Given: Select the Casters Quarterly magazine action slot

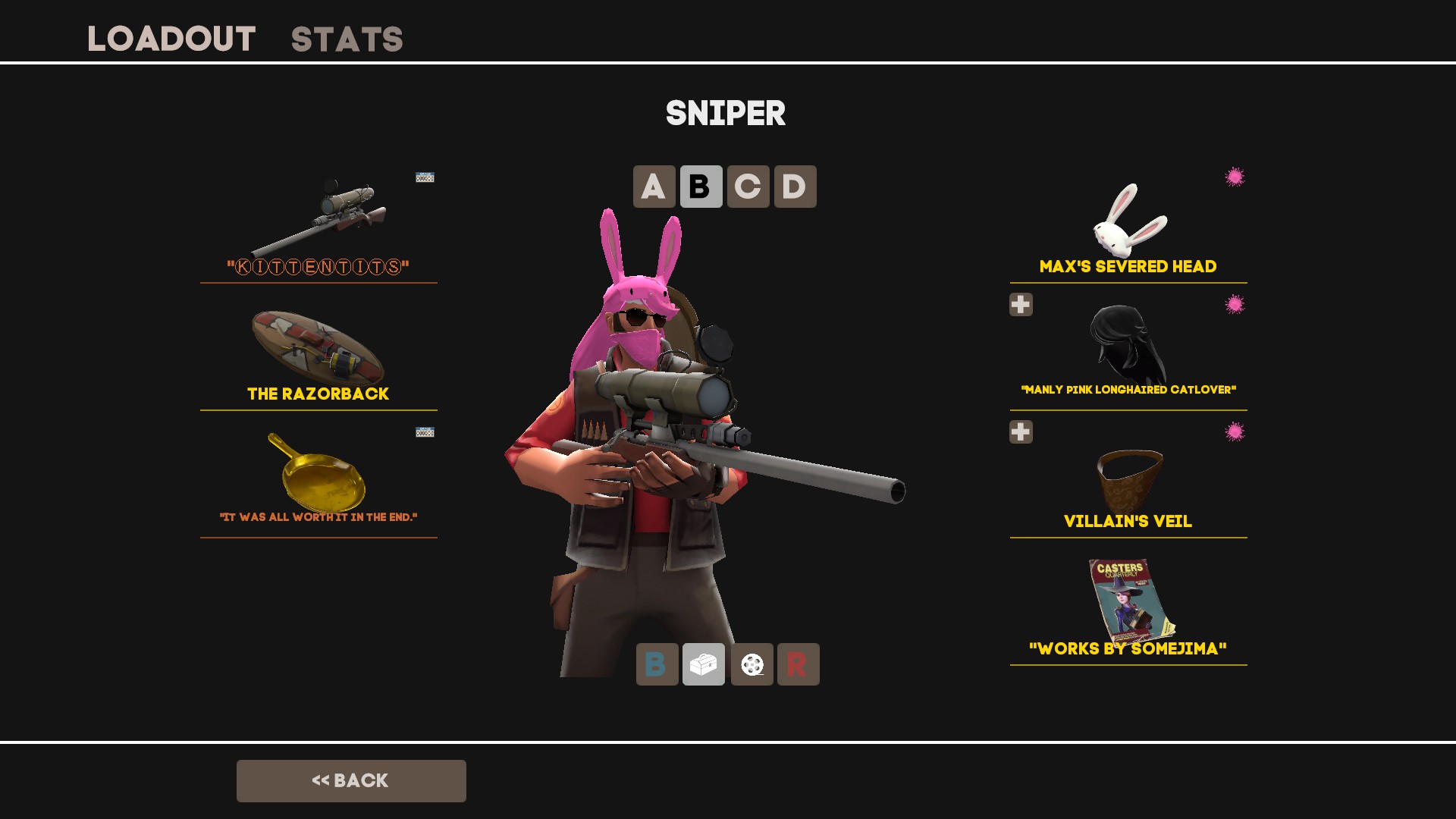Looking at the screenshot, I should click(x=1128, y=607).
